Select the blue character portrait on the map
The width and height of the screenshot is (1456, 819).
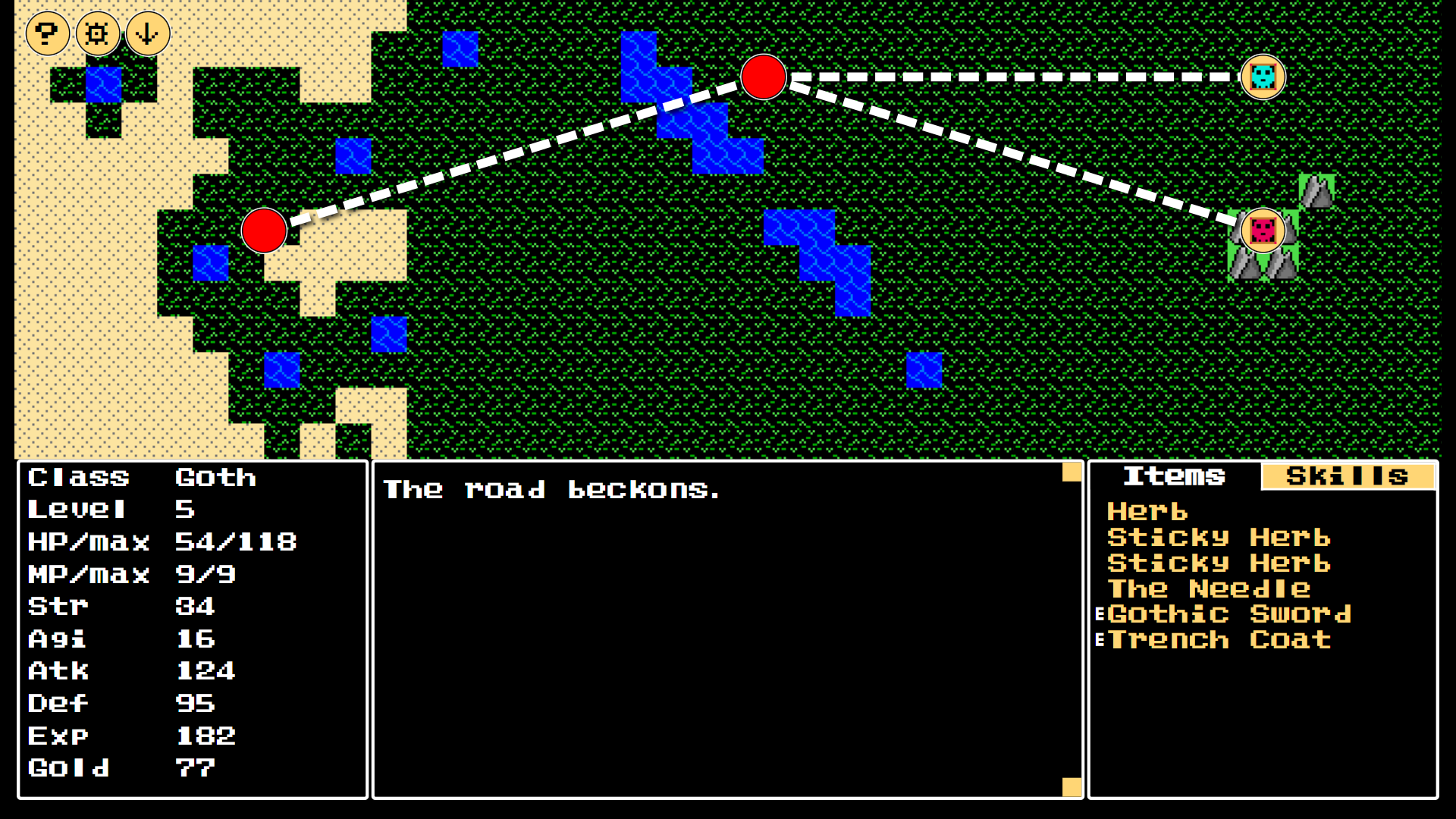click(1263, 77)
